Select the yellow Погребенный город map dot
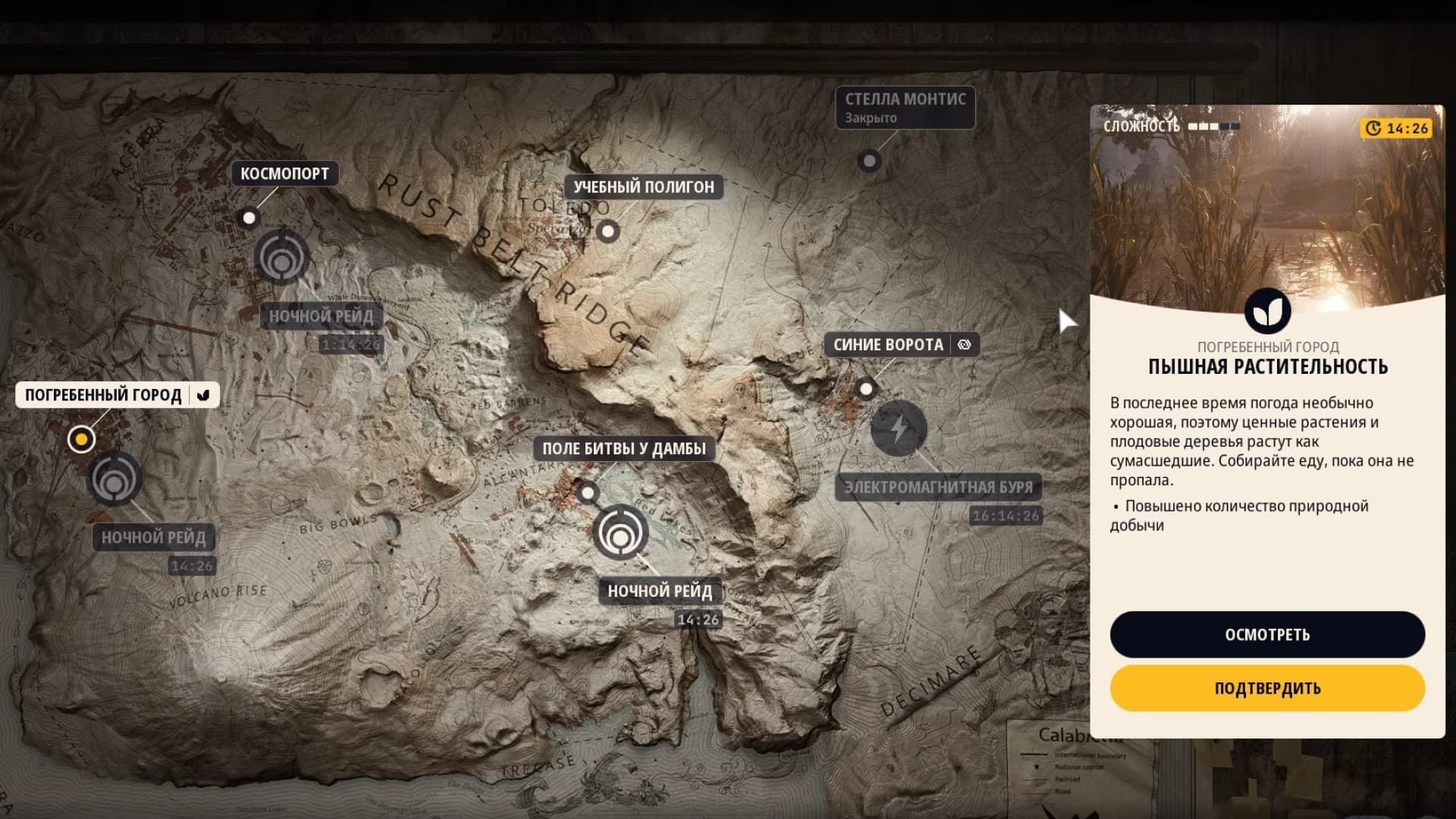The width and height of the screenshot is (1456, 819). (x=81, y=438)
